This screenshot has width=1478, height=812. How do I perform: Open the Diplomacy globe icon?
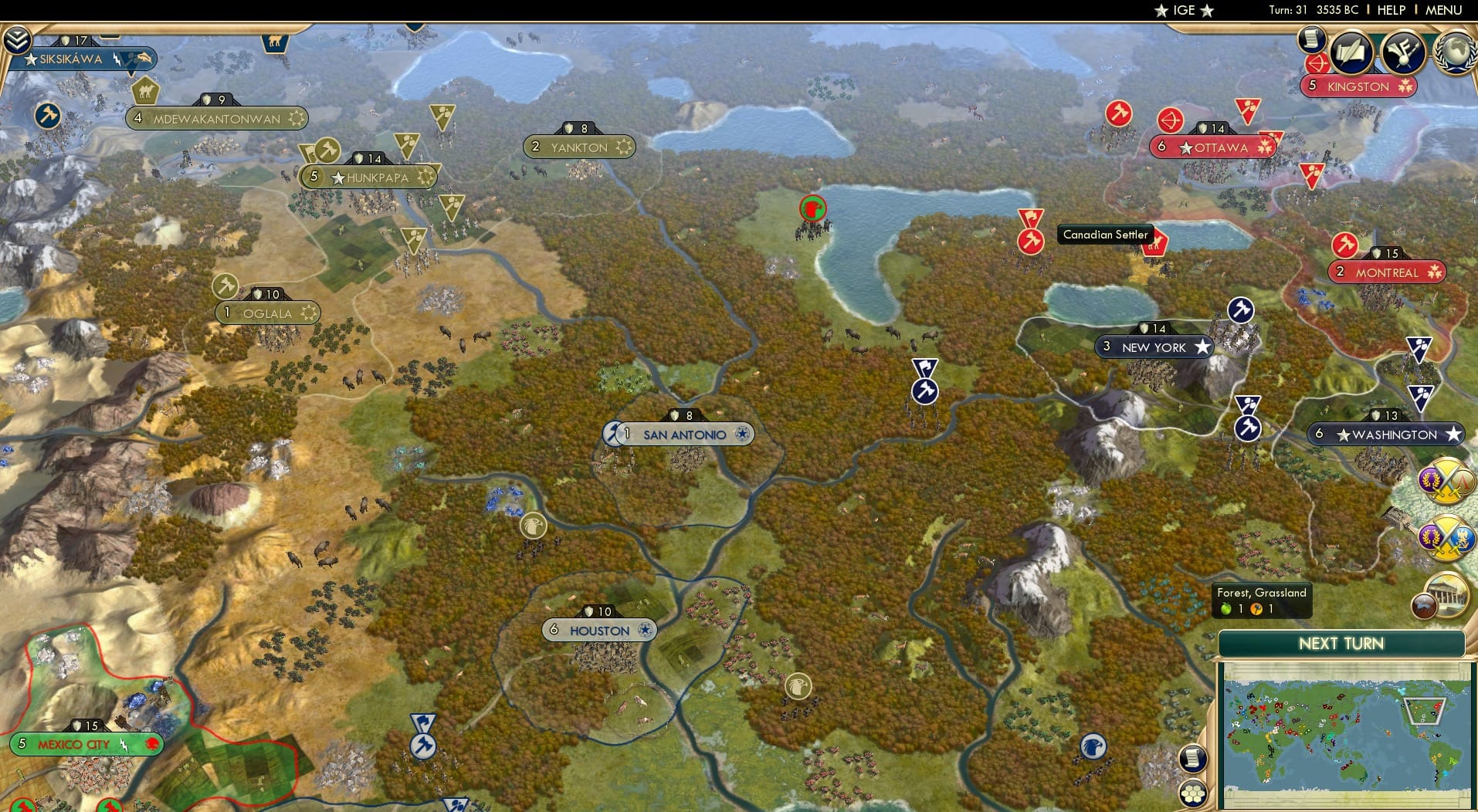coord(1455,50)
